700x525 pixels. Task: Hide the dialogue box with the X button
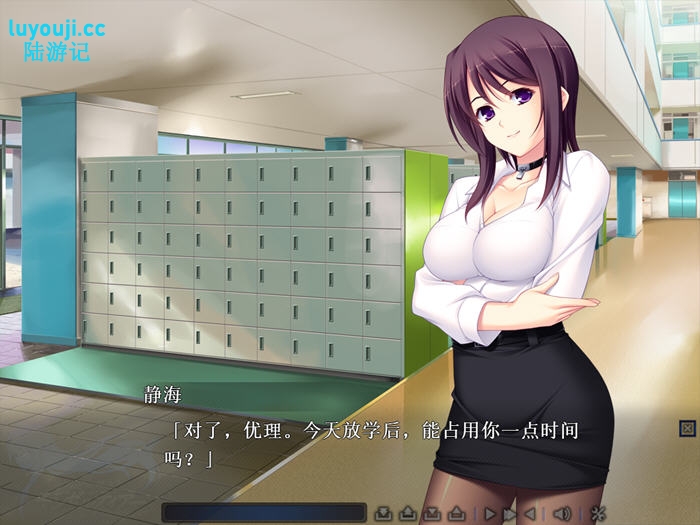[687, 428]
